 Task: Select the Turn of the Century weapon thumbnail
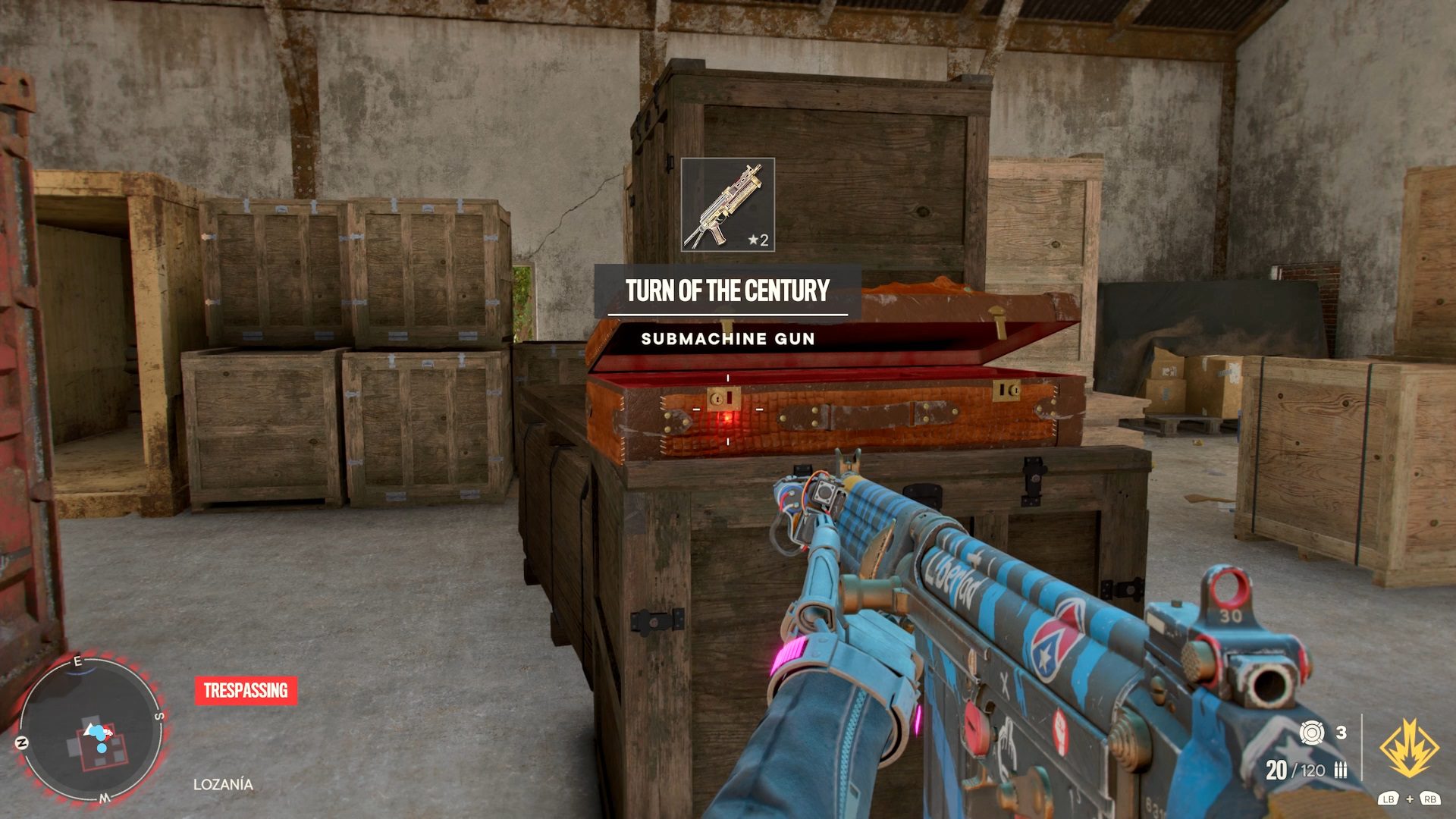tap(727, 204)
